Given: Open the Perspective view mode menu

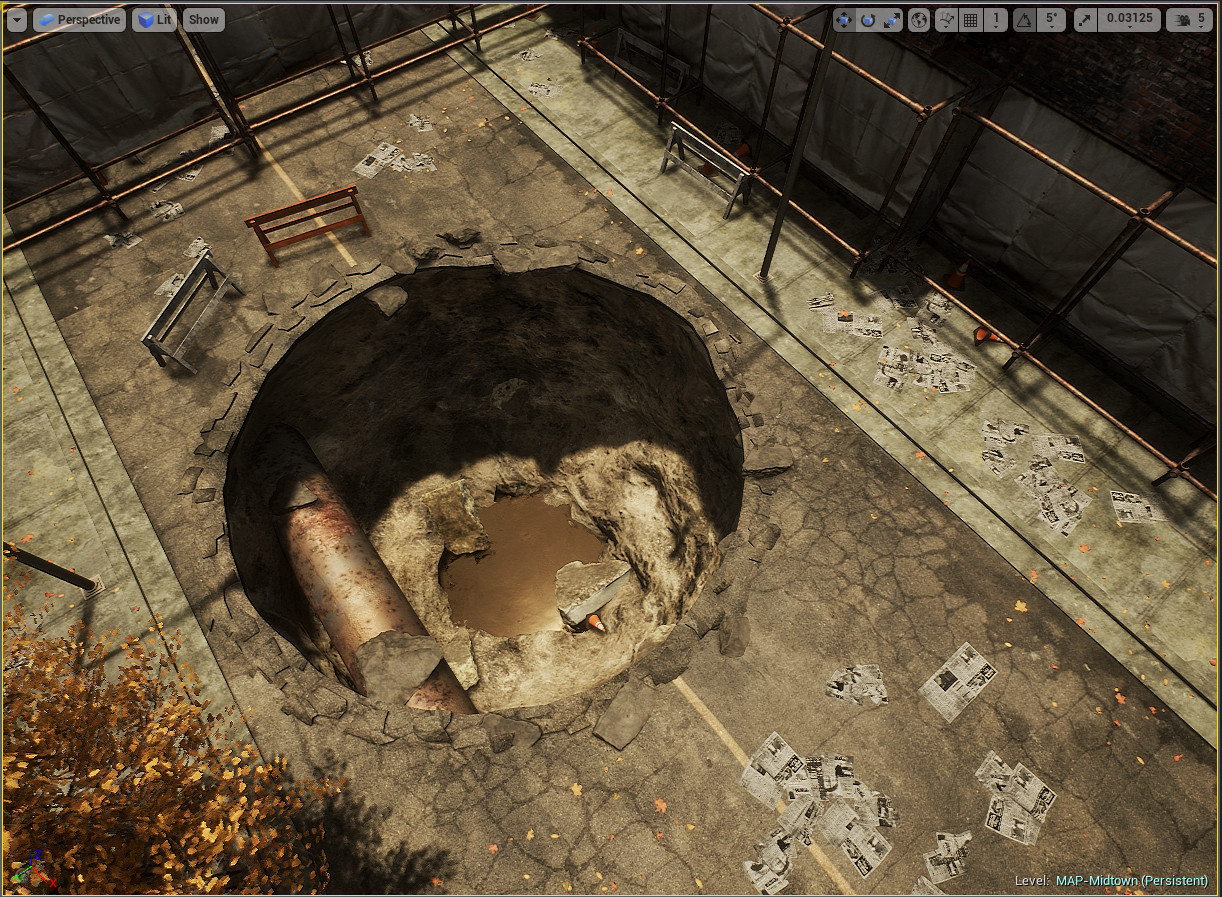Looking at the screenshot, I should (79, 19).
